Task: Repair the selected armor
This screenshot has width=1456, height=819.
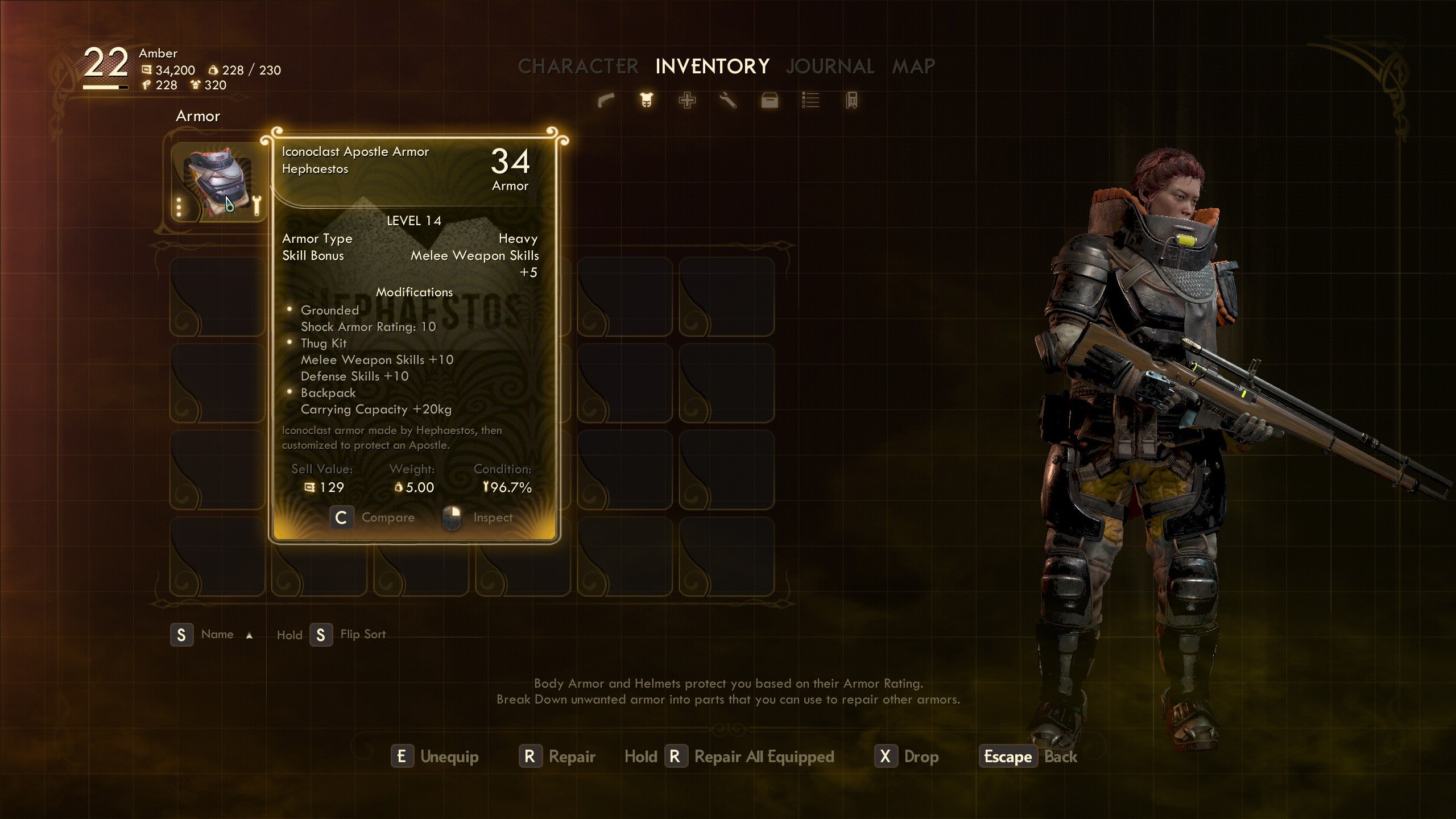Action: (x=557, y=756)
